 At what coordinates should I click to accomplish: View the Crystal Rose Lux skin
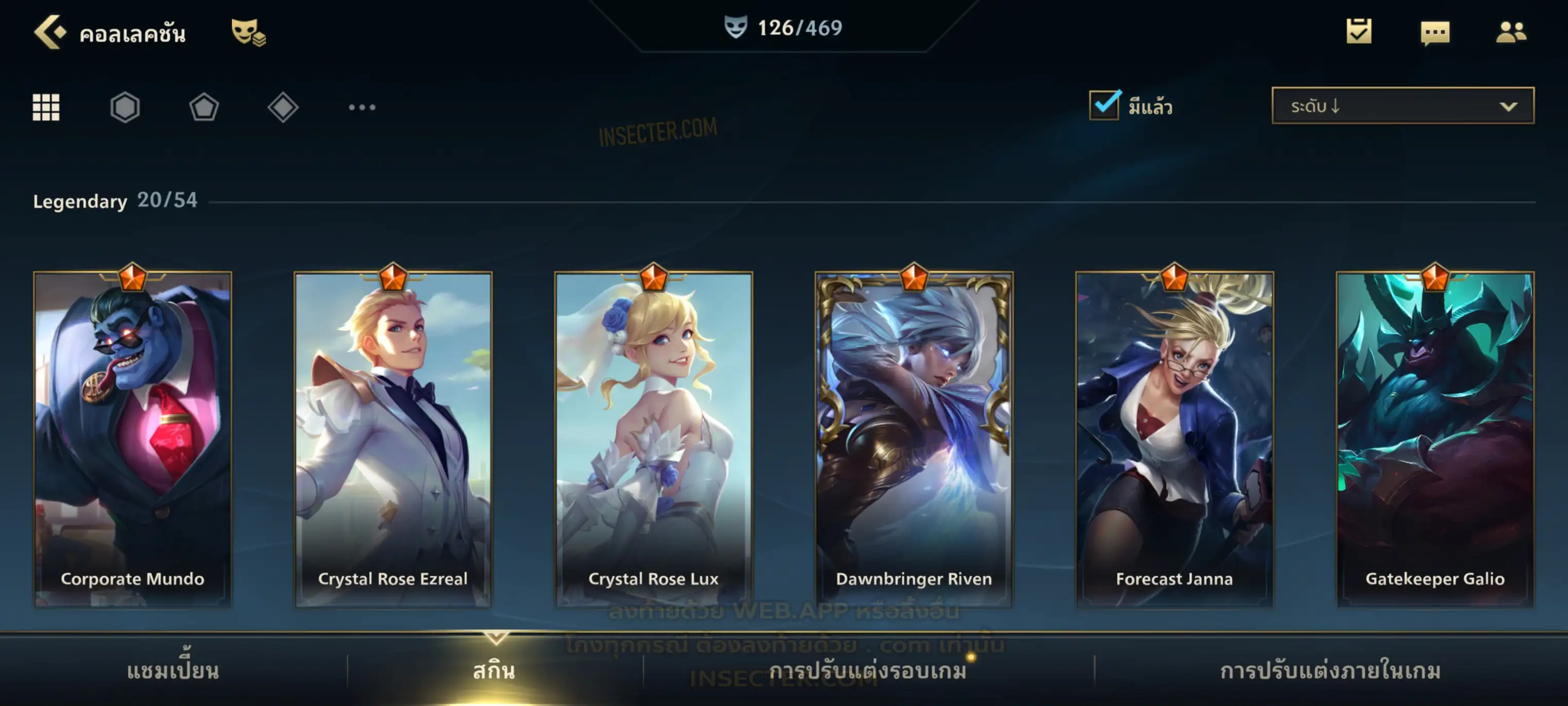pyautogui.click(x=654, y=439)
